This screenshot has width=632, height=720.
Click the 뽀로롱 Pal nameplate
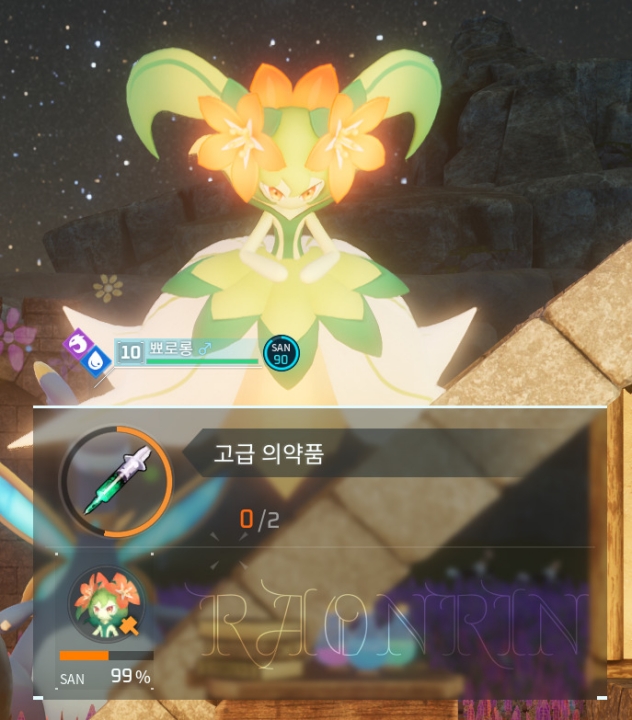pyautogui.click(x=188, y=350)
